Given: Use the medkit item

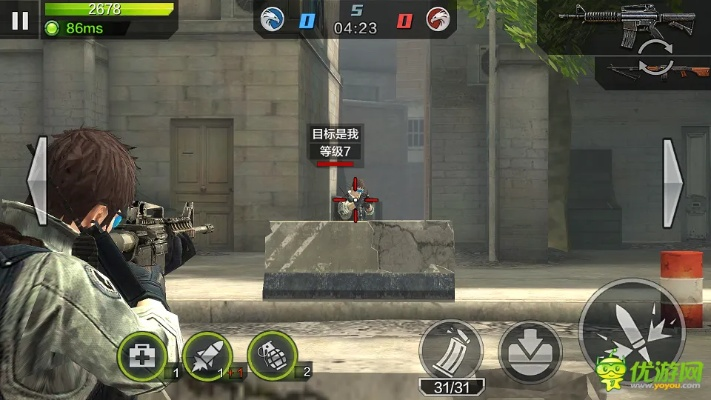Looking at the screenshot, I should click(x=143, y=355).
